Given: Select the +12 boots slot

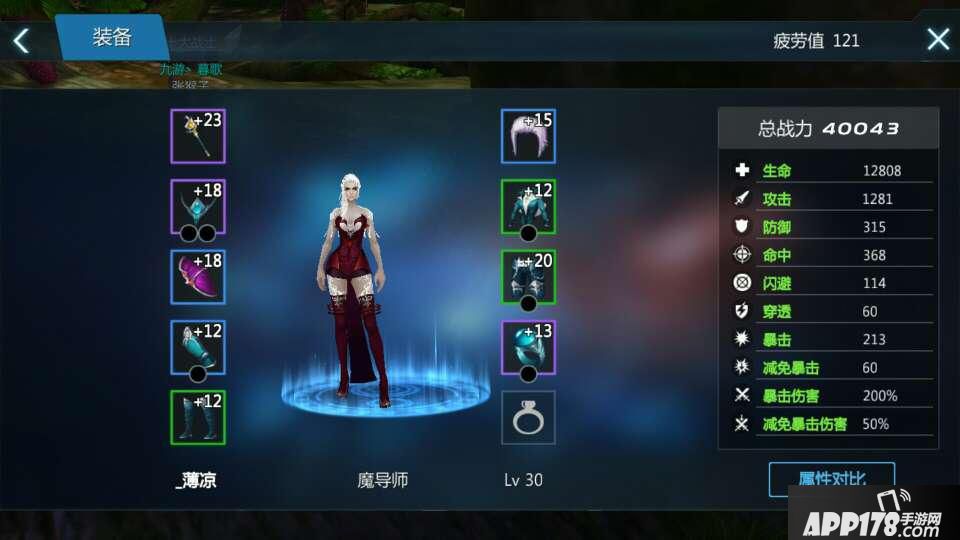Looking at the screenshot, I should pos(198,417).
